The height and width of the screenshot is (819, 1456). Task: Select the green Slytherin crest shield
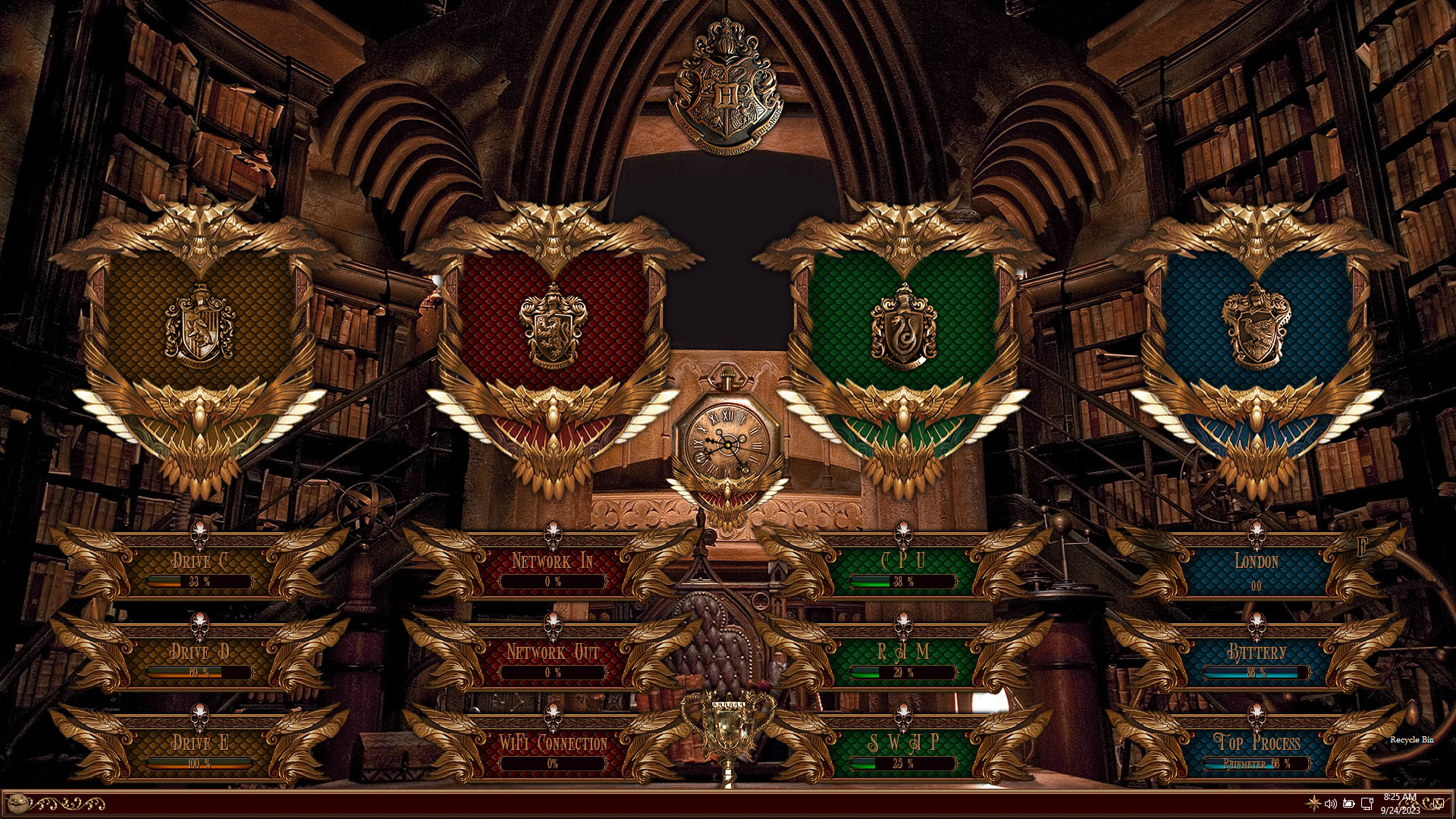[x=903, y=326]
